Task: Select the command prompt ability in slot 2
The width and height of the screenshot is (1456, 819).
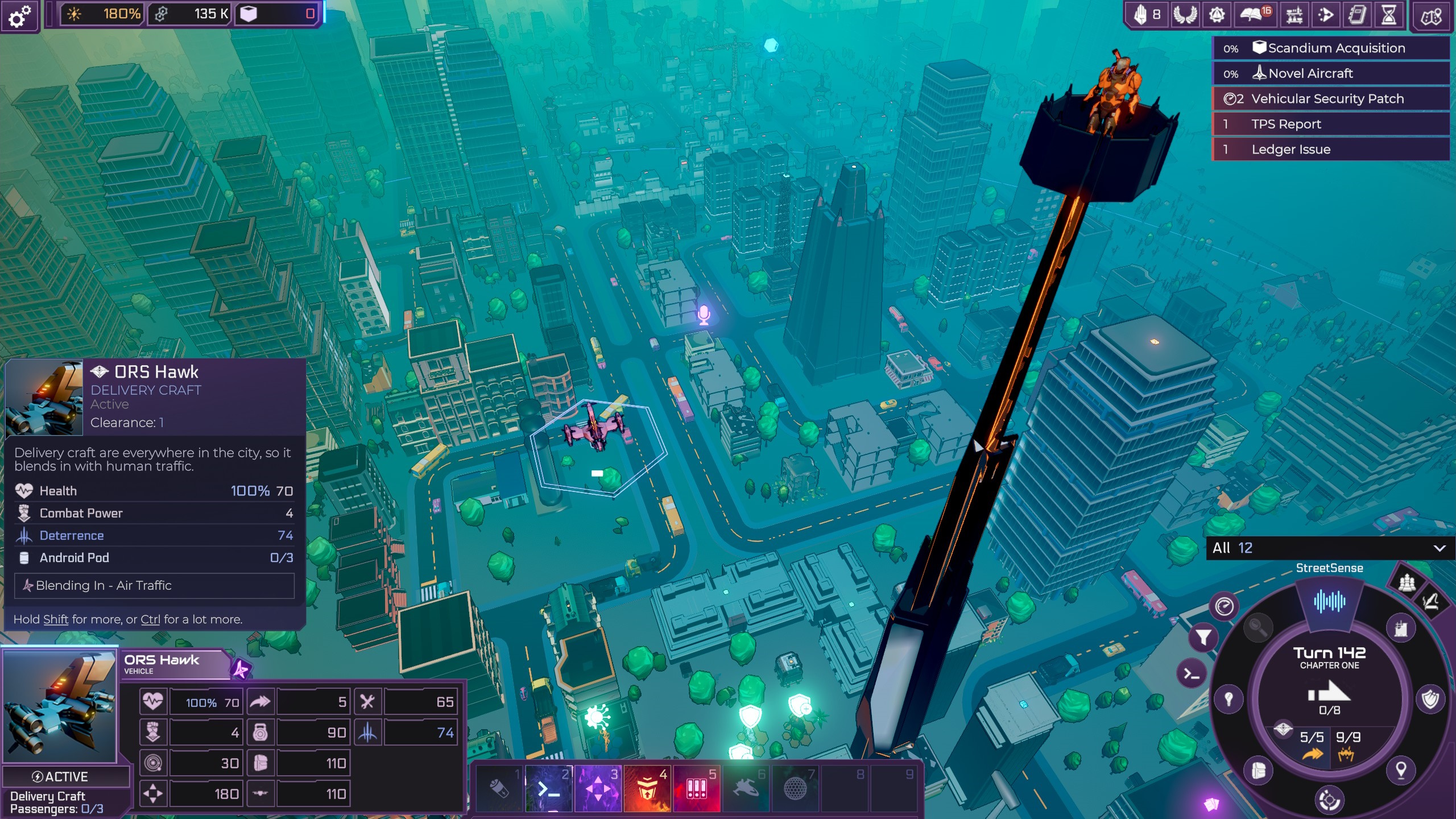Action: (548, 789)
